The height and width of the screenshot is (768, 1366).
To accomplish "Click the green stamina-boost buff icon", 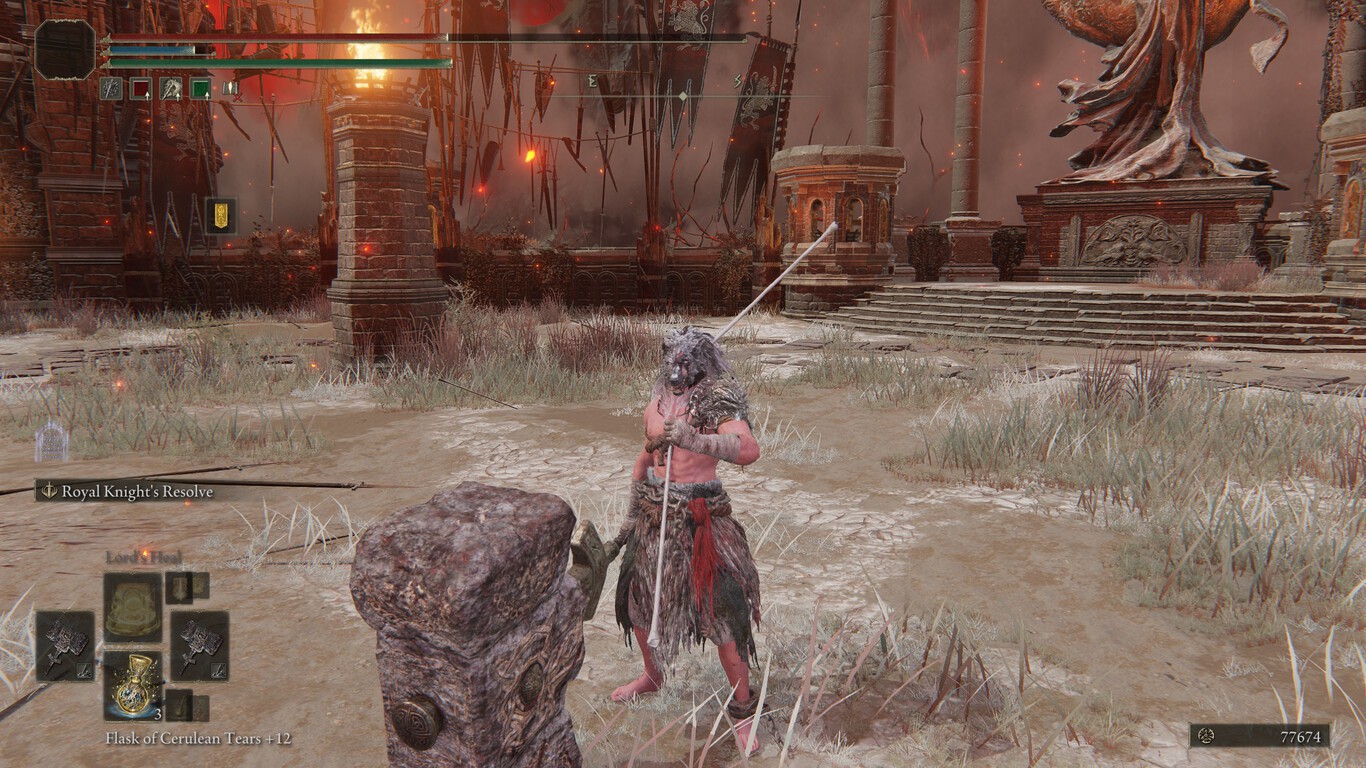I will point(201,89).
